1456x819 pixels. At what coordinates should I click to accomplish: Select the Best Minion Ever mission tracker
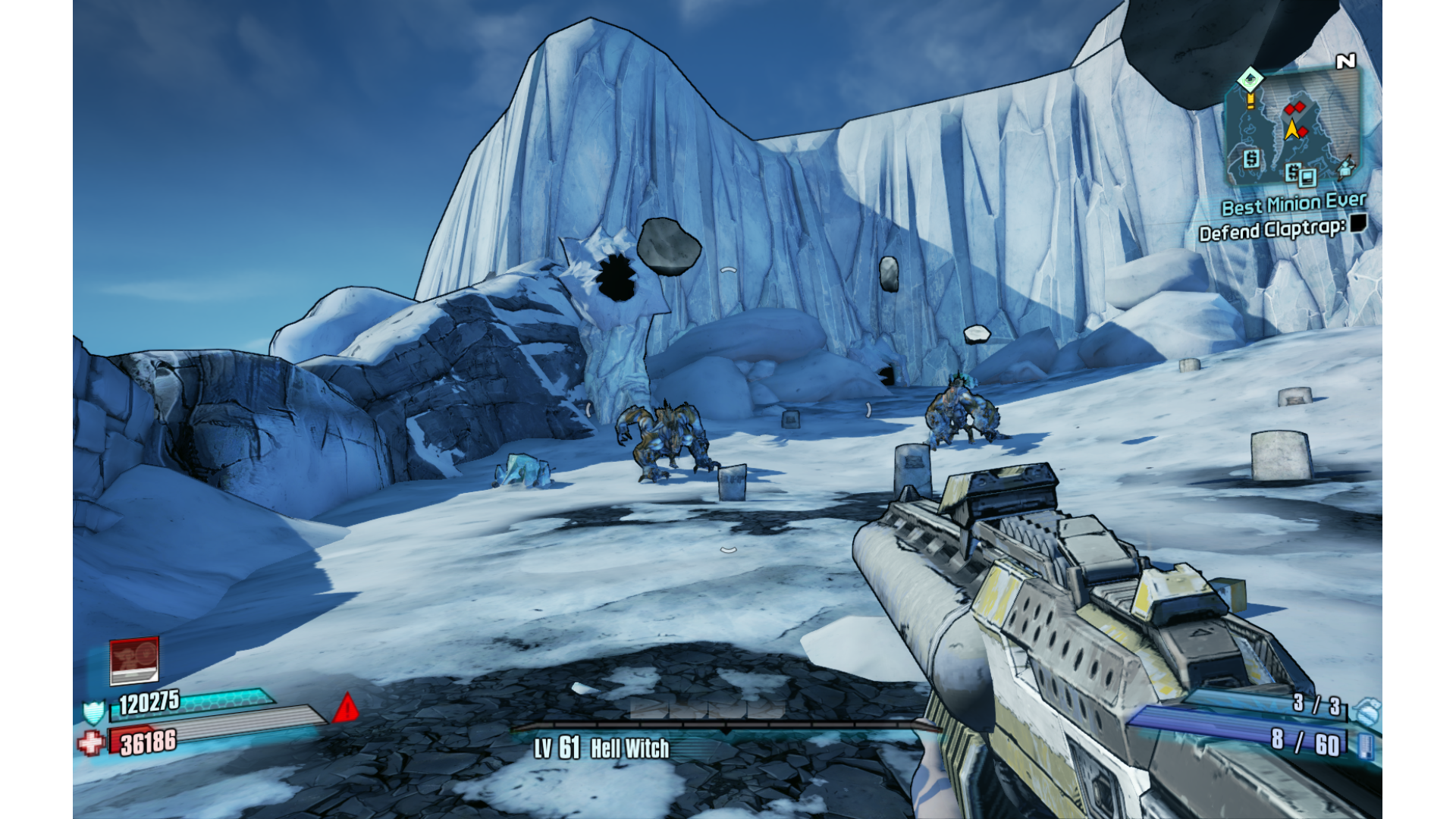(1293, 204)
